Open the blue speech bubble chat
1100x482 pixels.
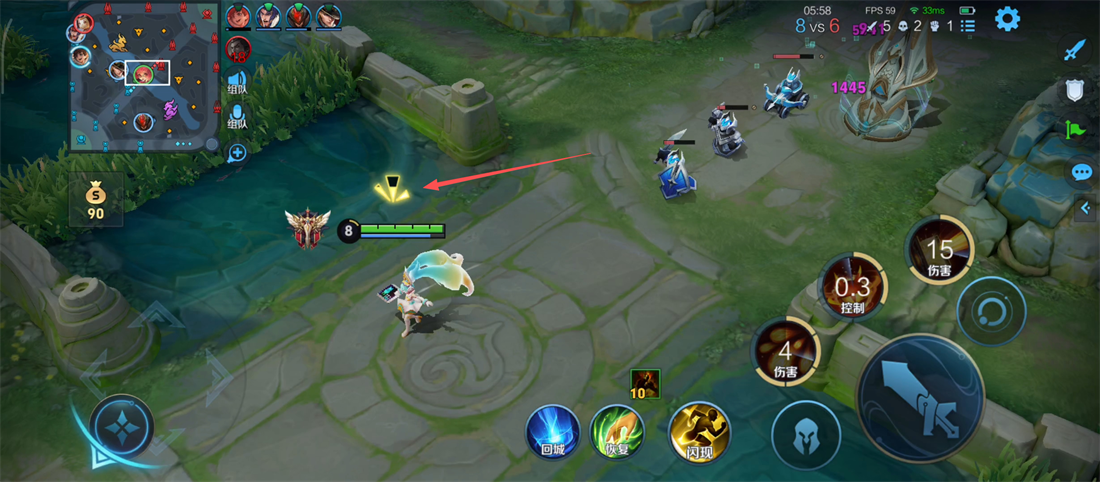[1081, 172]
